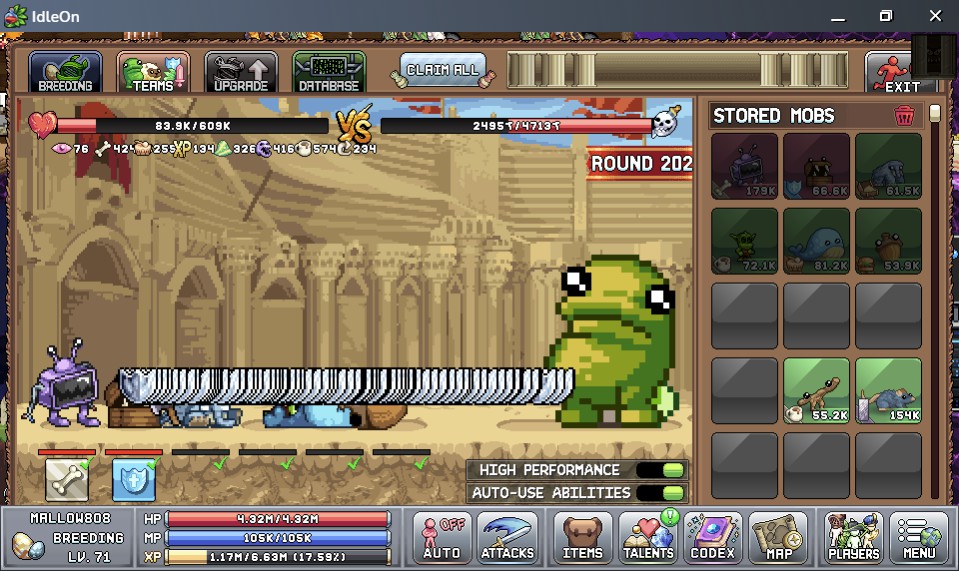Open the Upgrade tab
This screenshot has height=571, width=959.
pos(241,72)
